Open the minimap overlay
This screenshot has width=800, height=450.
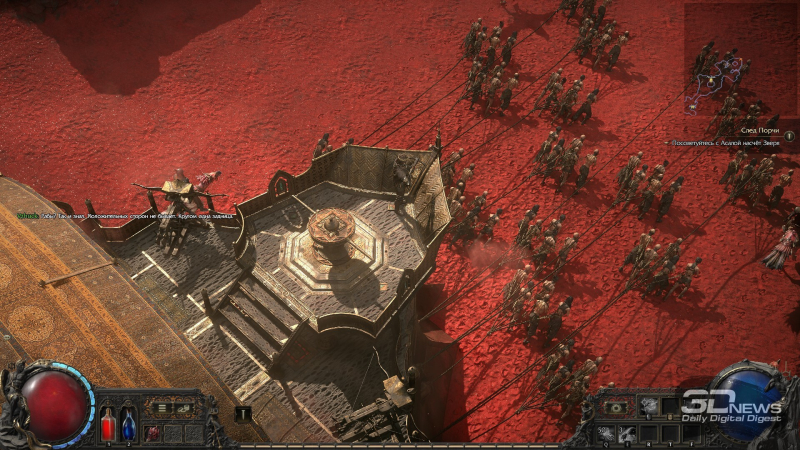tap(731, 77)
